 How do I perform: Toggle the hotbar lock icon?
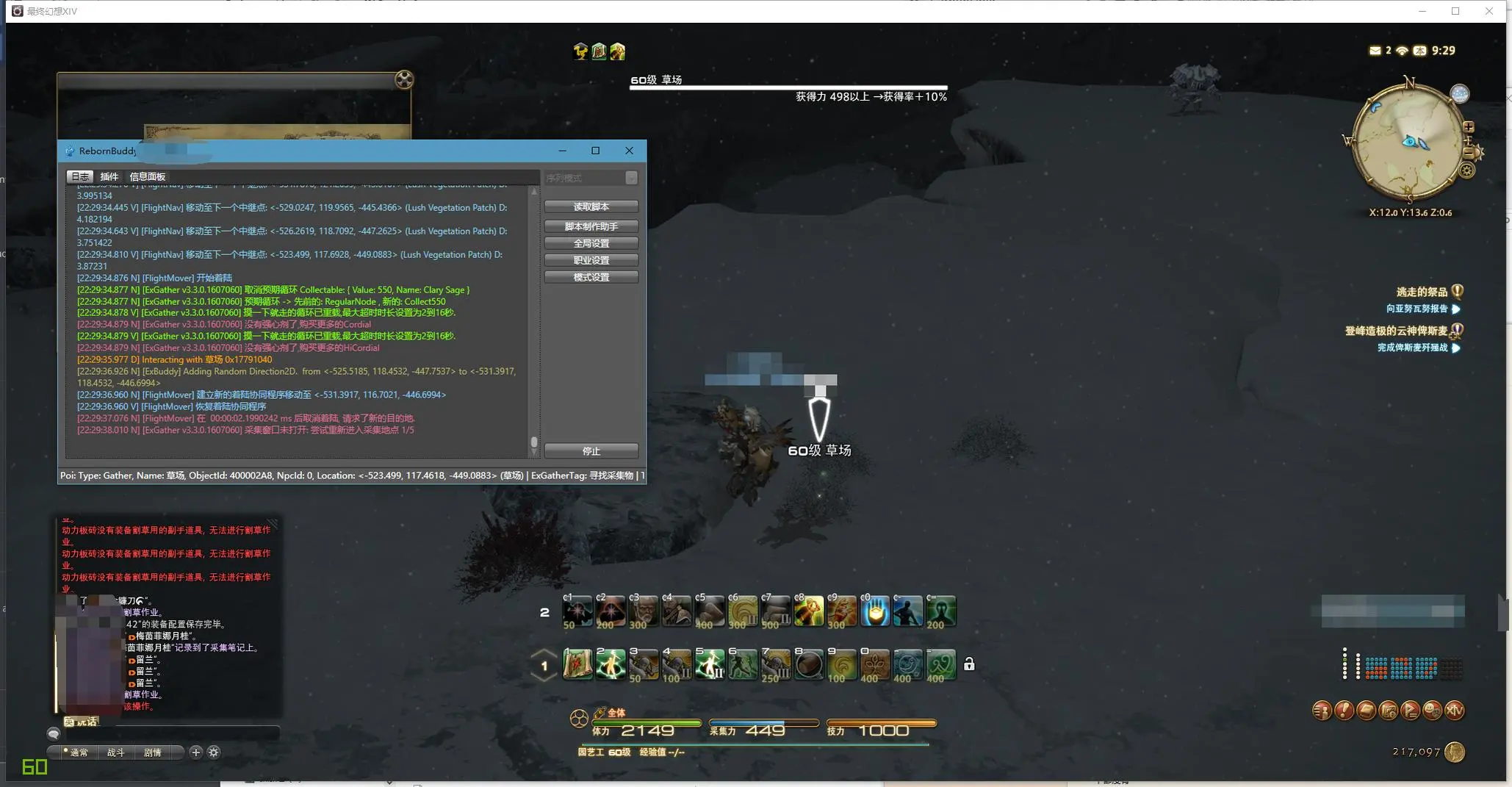[969, 664]
